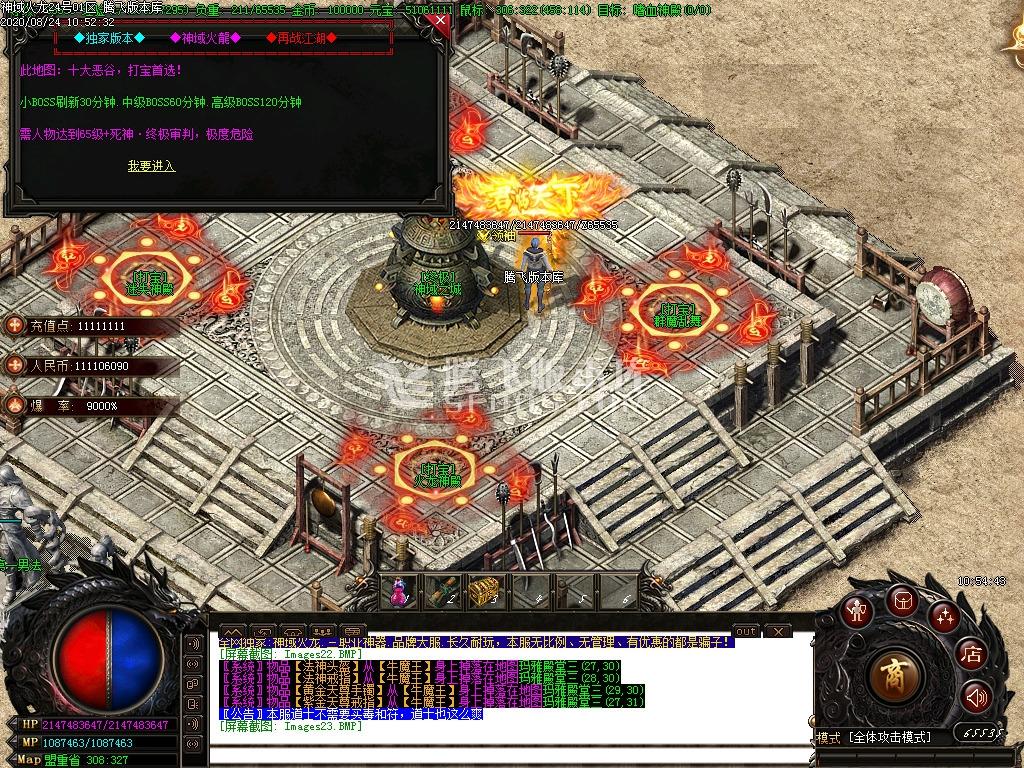The width and height of the screenshot is (1024, 768).
Task: Close the chat panel with the X button
Action: pyautogui.click(x=777, y=632)
